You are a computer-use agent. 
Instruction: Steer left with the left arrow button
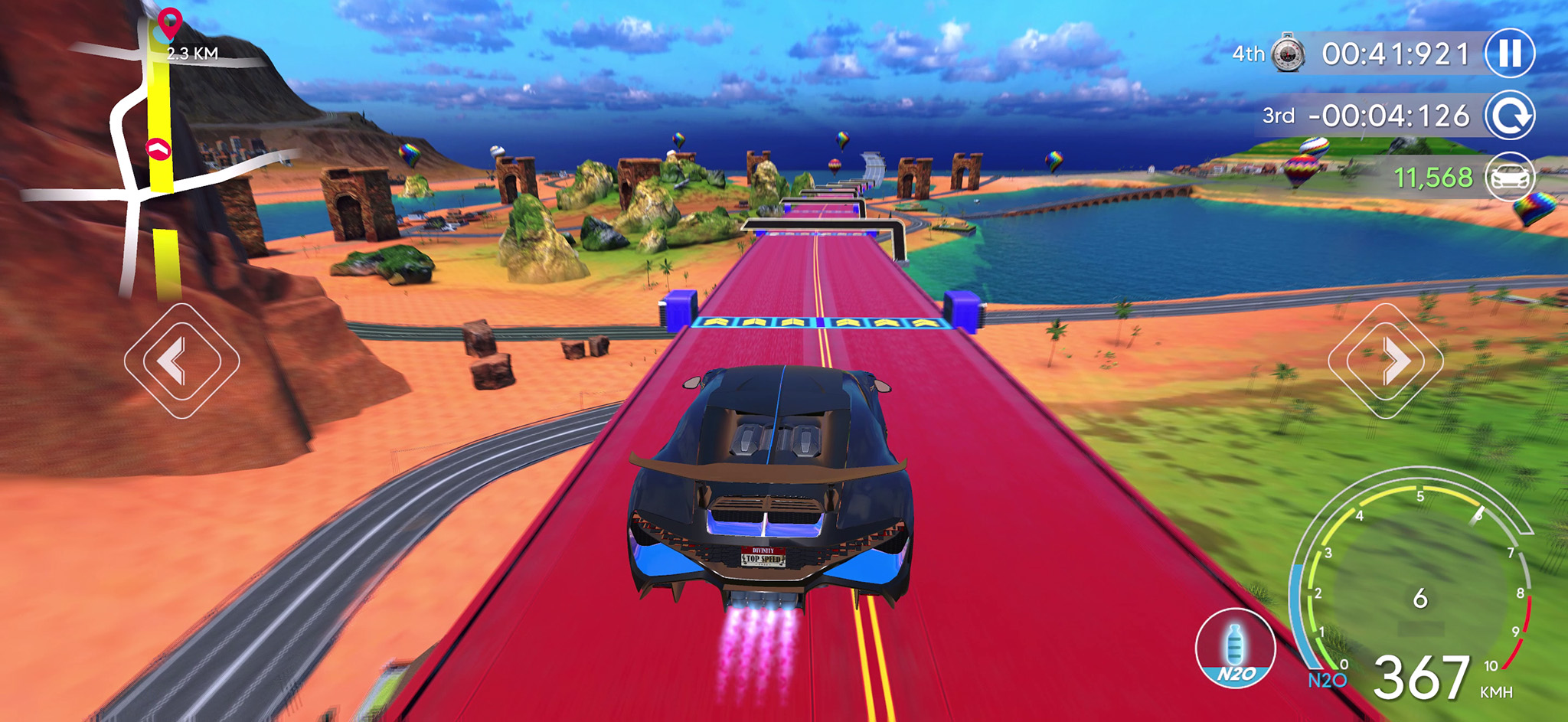click(181, 361)
